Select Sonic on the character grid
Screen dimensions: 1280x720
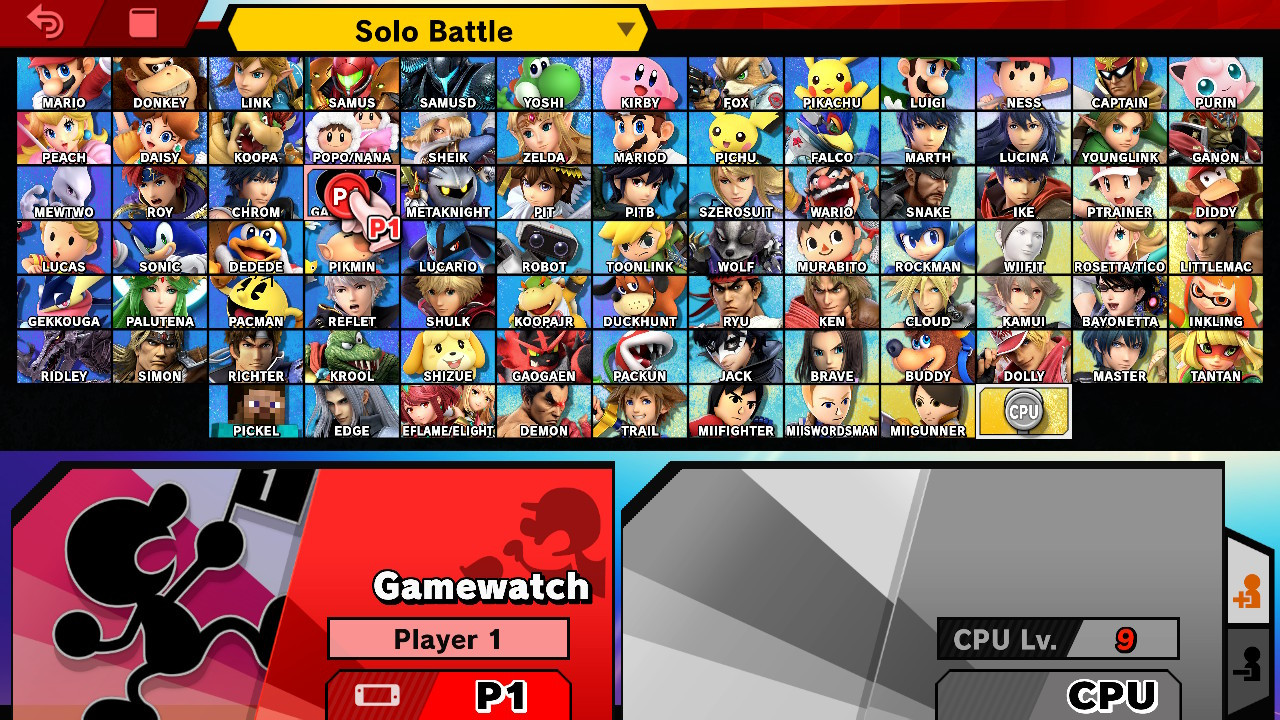[159, 247]
